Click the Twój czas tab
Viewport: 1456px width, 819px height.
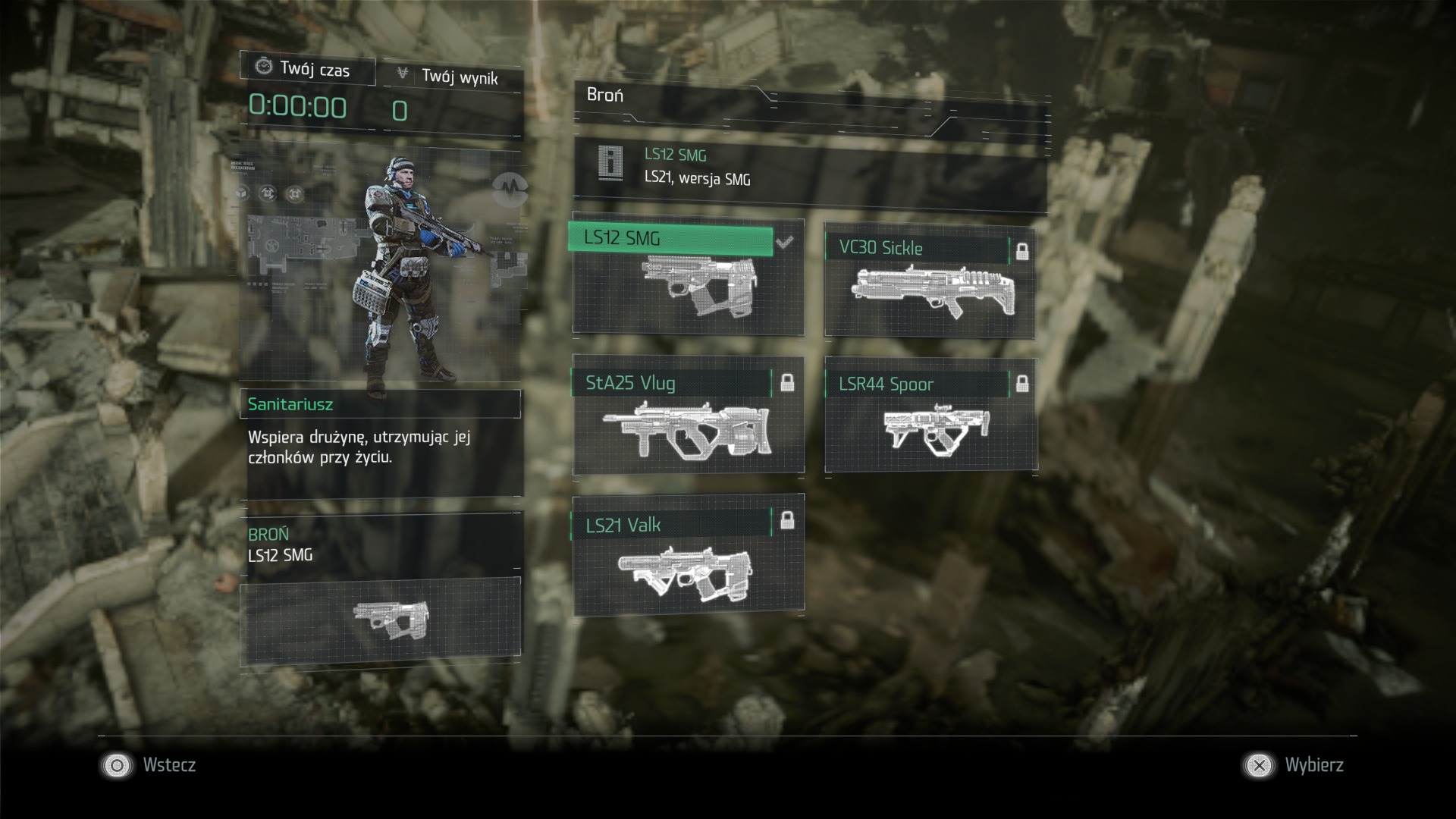[307, 68]
